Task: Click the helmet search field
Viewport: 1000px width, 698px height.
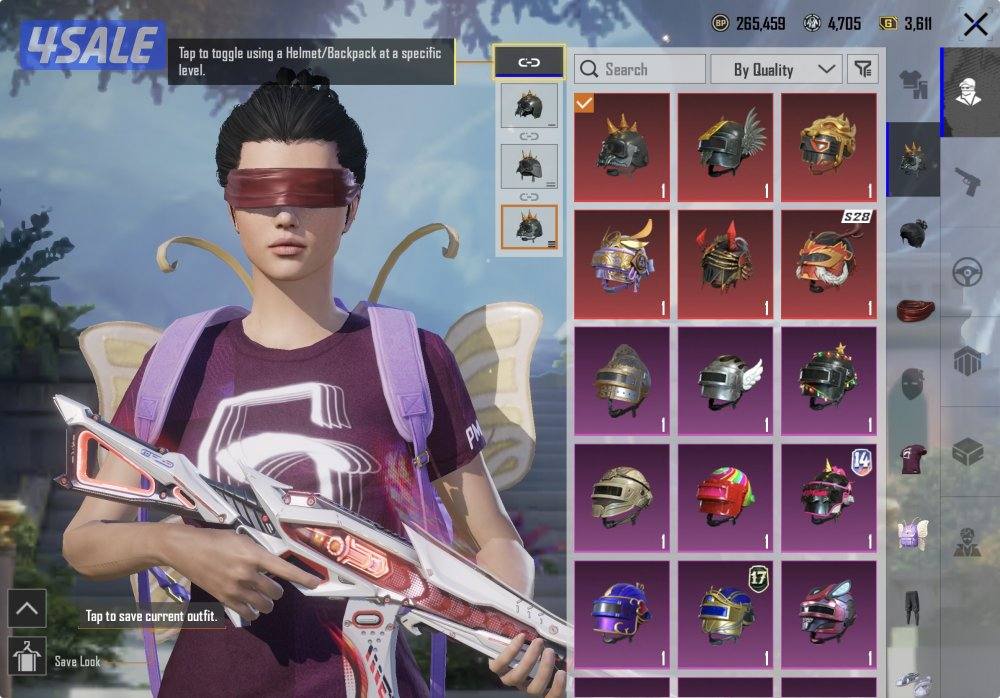Action: click(x=640, y=69)
